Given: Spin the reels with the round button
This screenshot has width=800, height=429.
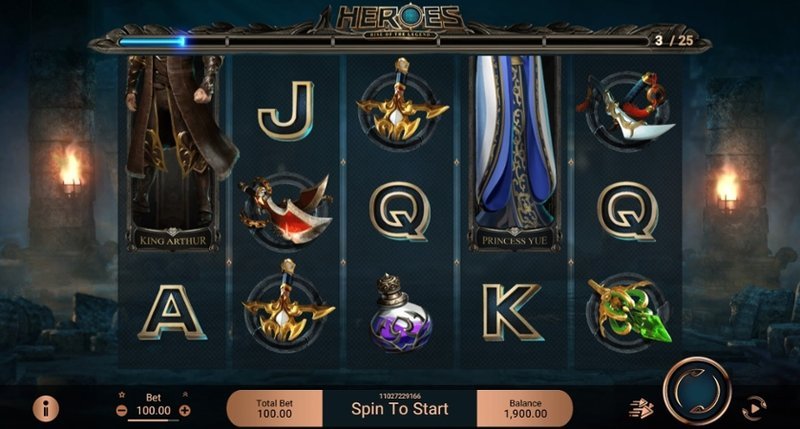Looking at the screenshot, I should (696, 391).
